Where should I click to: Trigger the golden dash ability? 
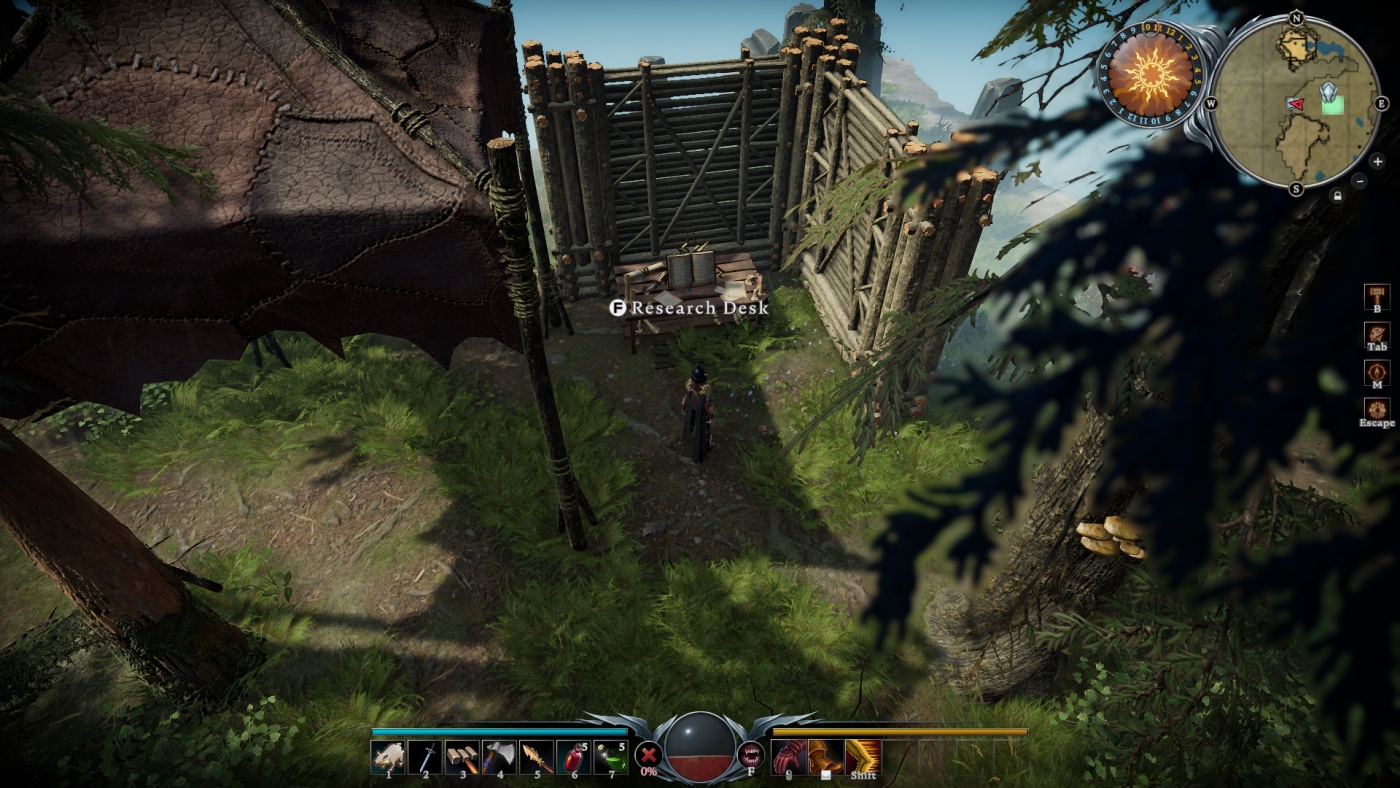863,757
